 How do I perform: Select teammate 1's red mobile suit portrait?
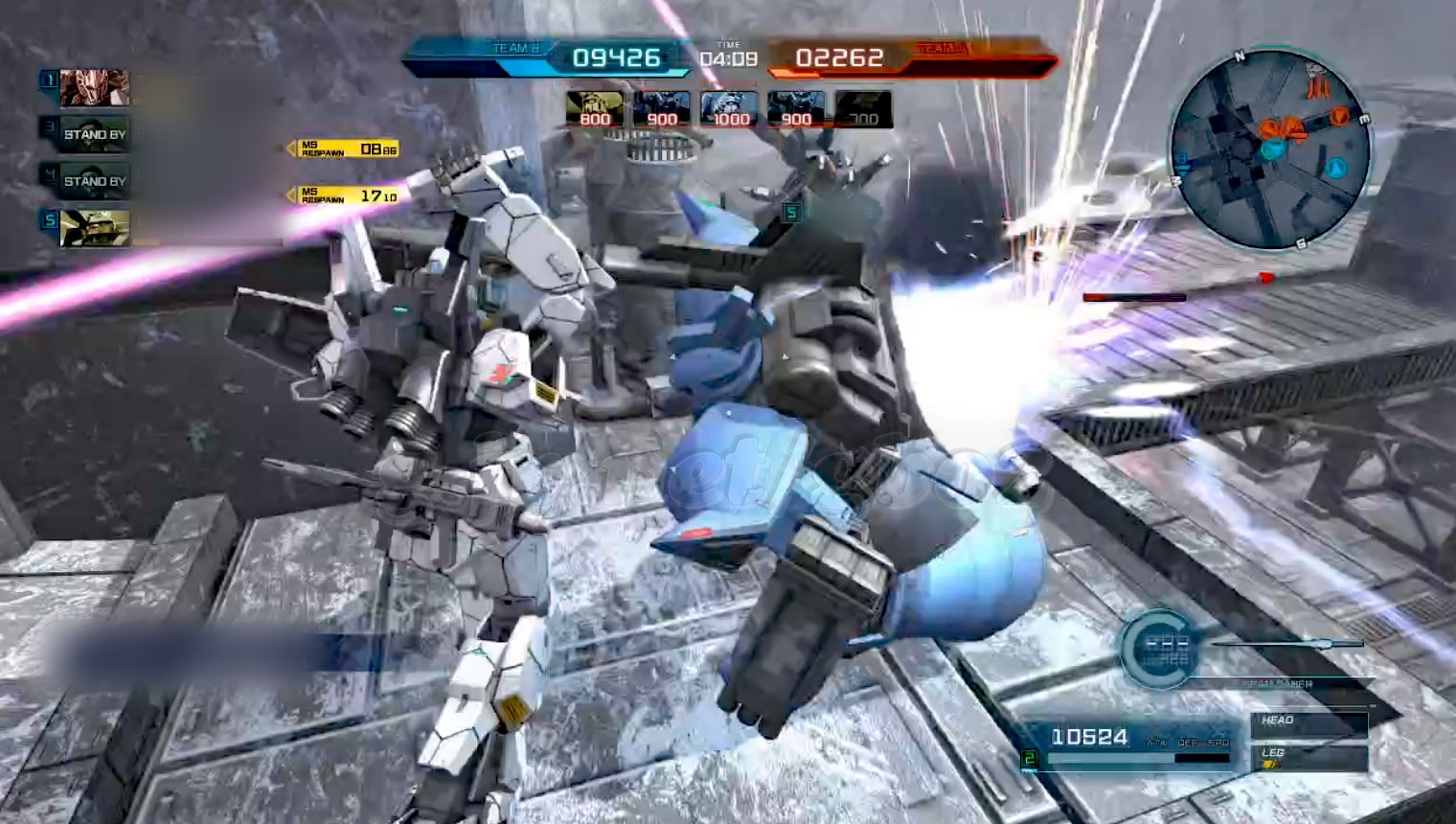point(94,88)
